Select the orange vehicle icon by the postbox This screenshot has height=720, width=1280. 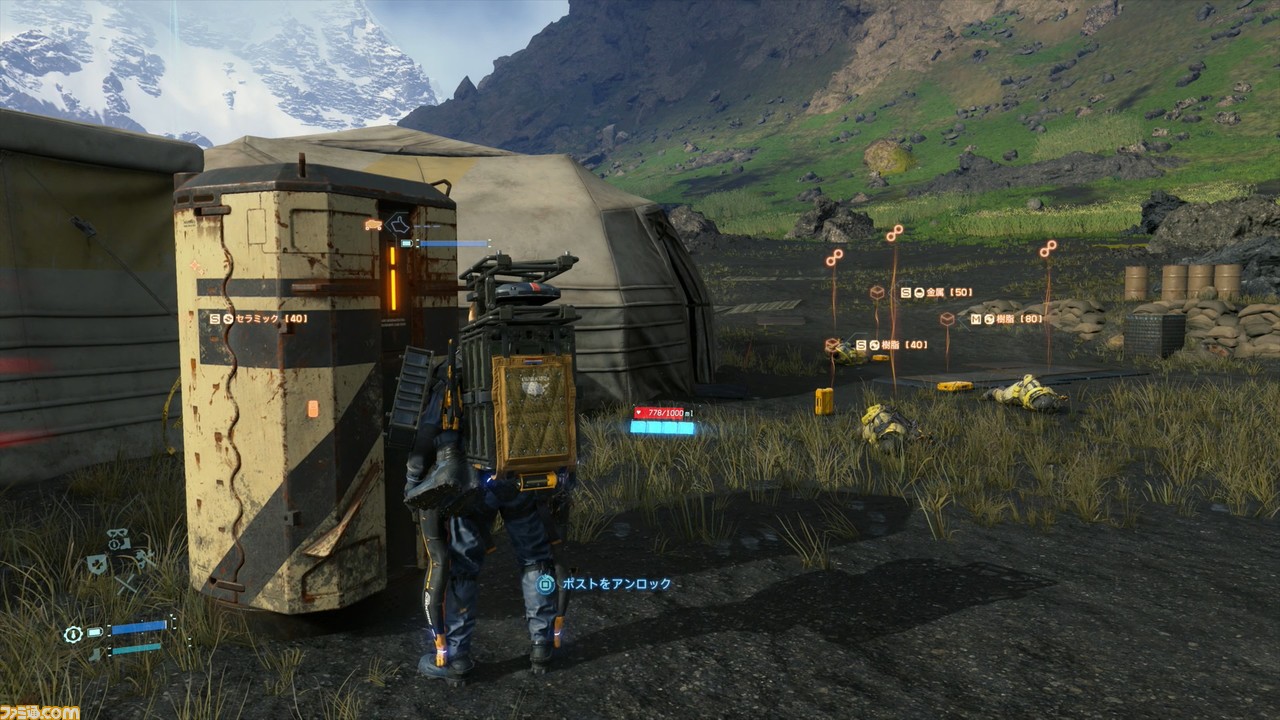click(x=374, y=225)
